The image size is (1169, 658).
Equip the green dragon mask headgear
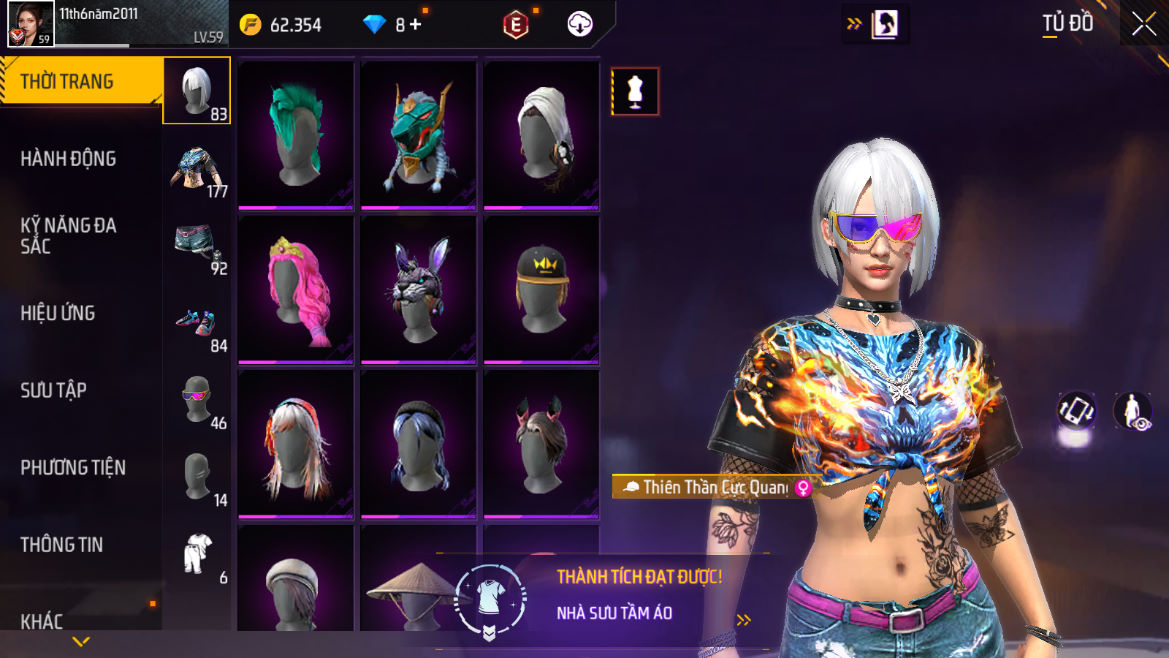[419, 135]
